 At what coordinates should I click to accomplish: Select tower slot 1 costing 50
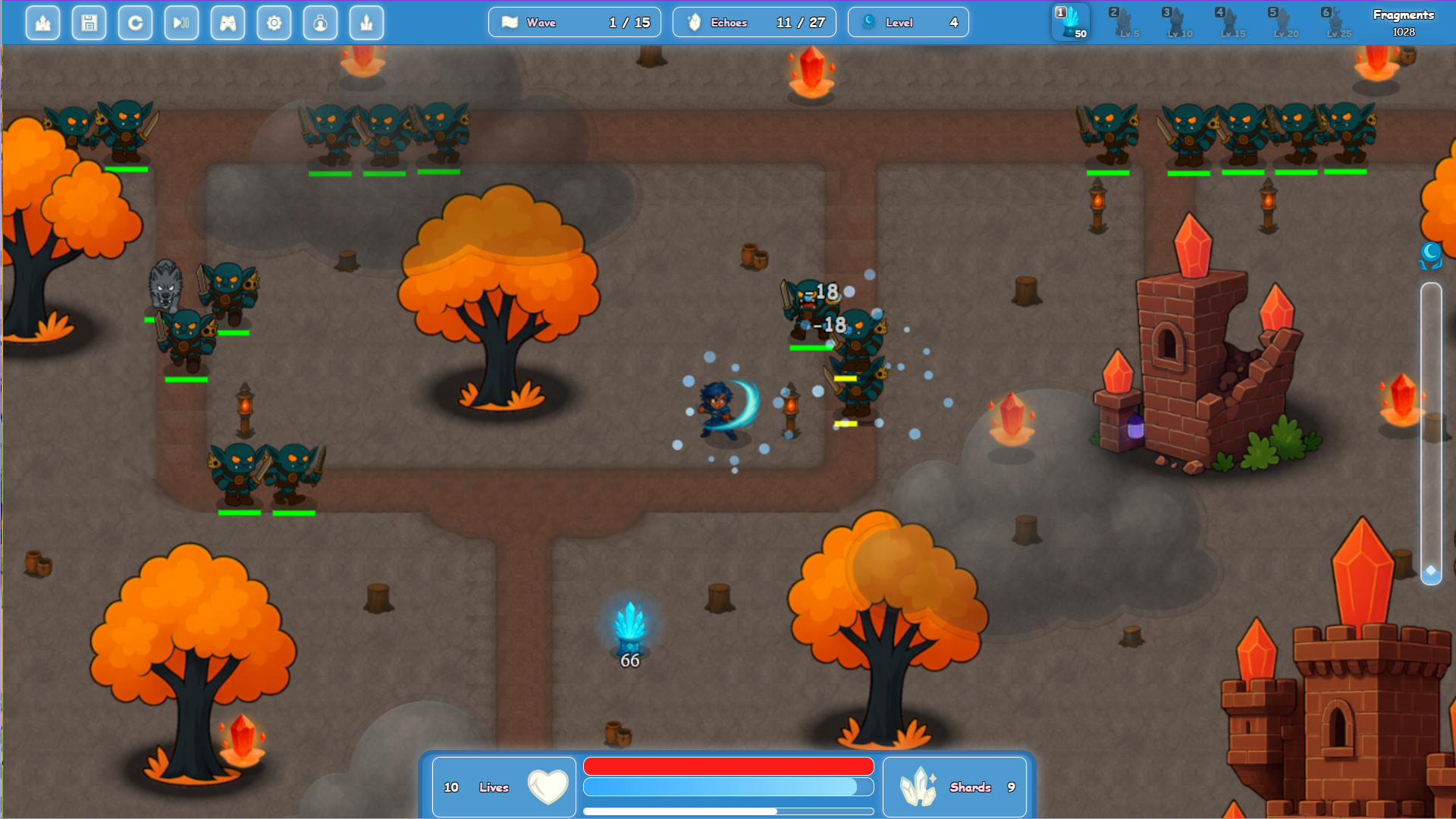point(1071,23)
